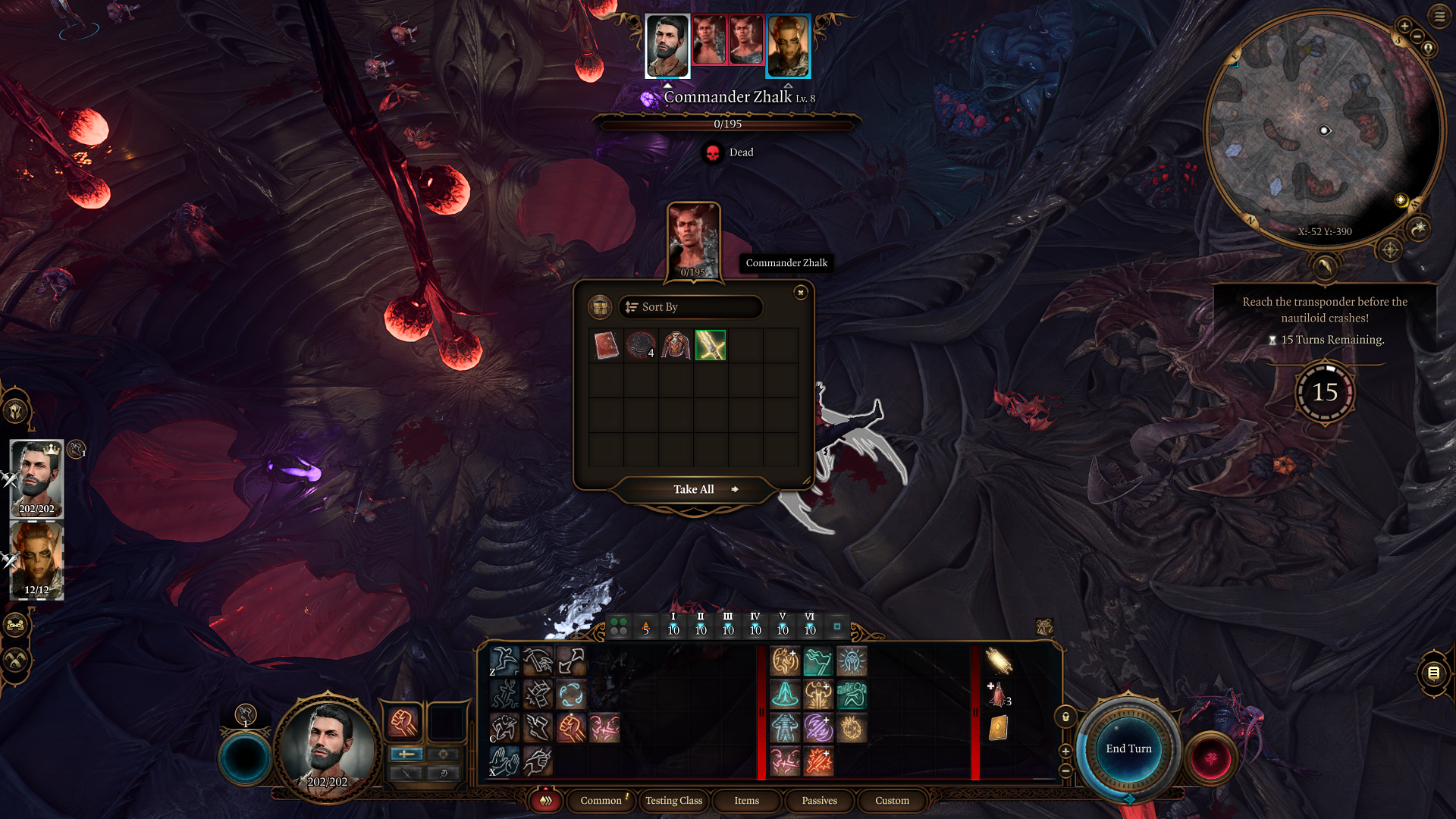Select the Custom hotbar tab
The height and width of the screenshot is (819, 1456).
(892, 801)
